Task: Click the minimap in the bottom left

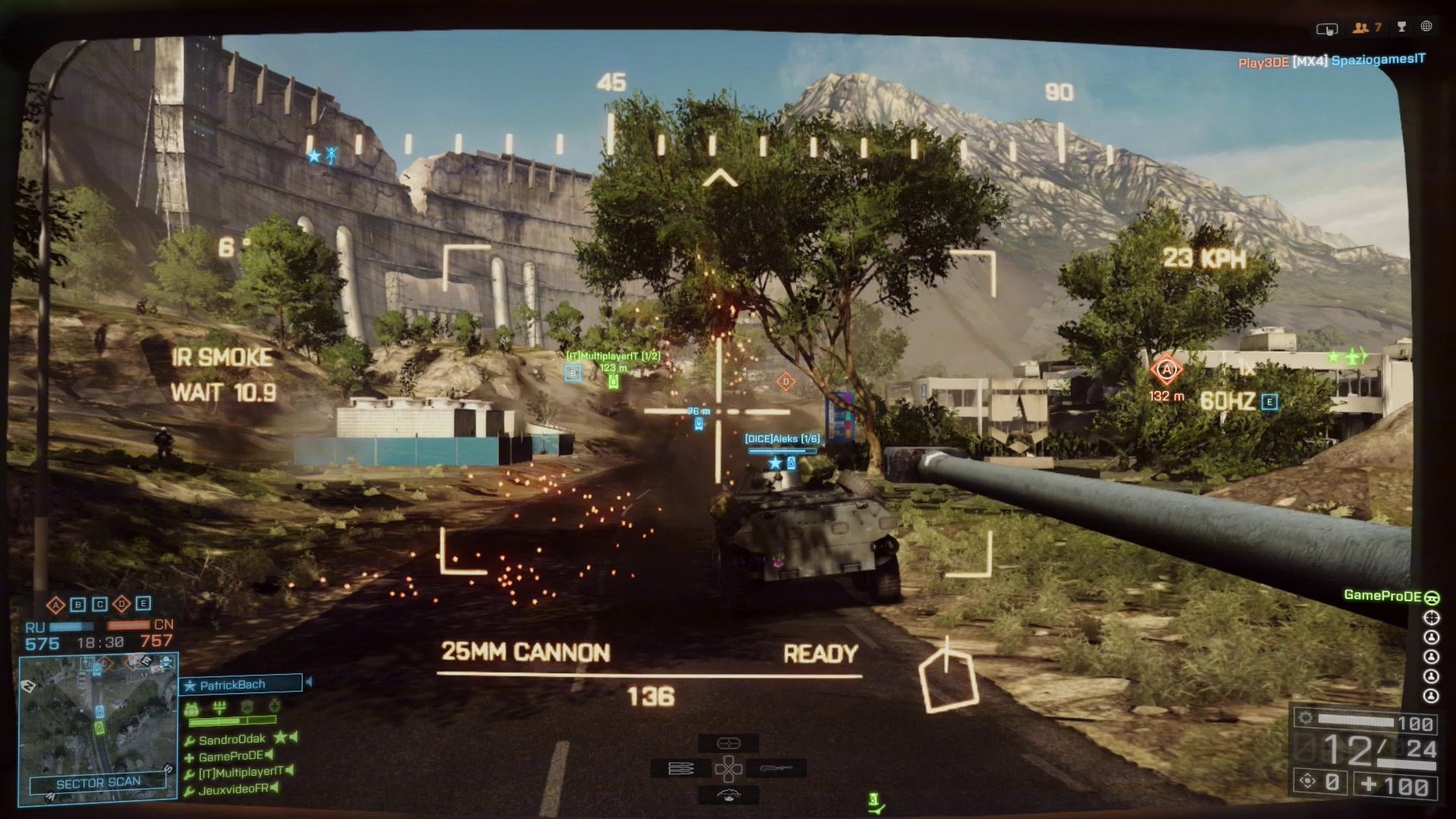Action: click(97, 720)
